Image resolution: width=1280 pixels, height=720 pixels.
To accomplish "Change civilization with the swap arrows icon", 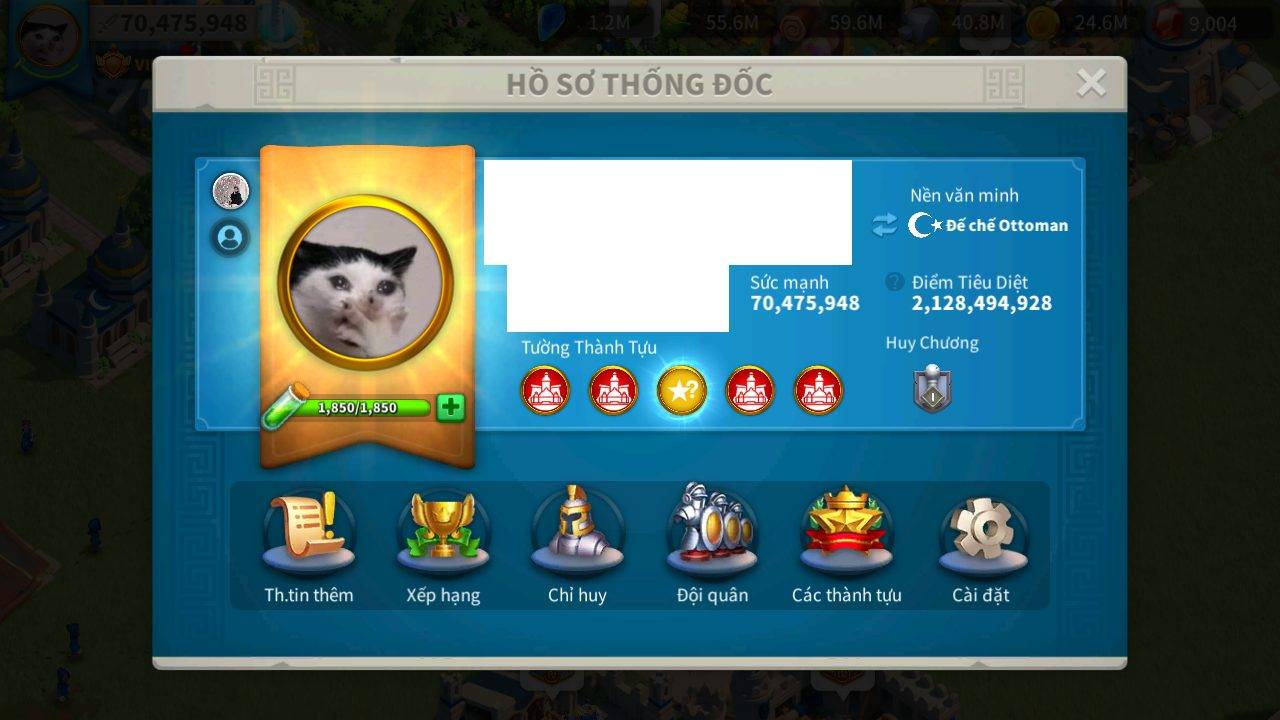I will point(884,225).
